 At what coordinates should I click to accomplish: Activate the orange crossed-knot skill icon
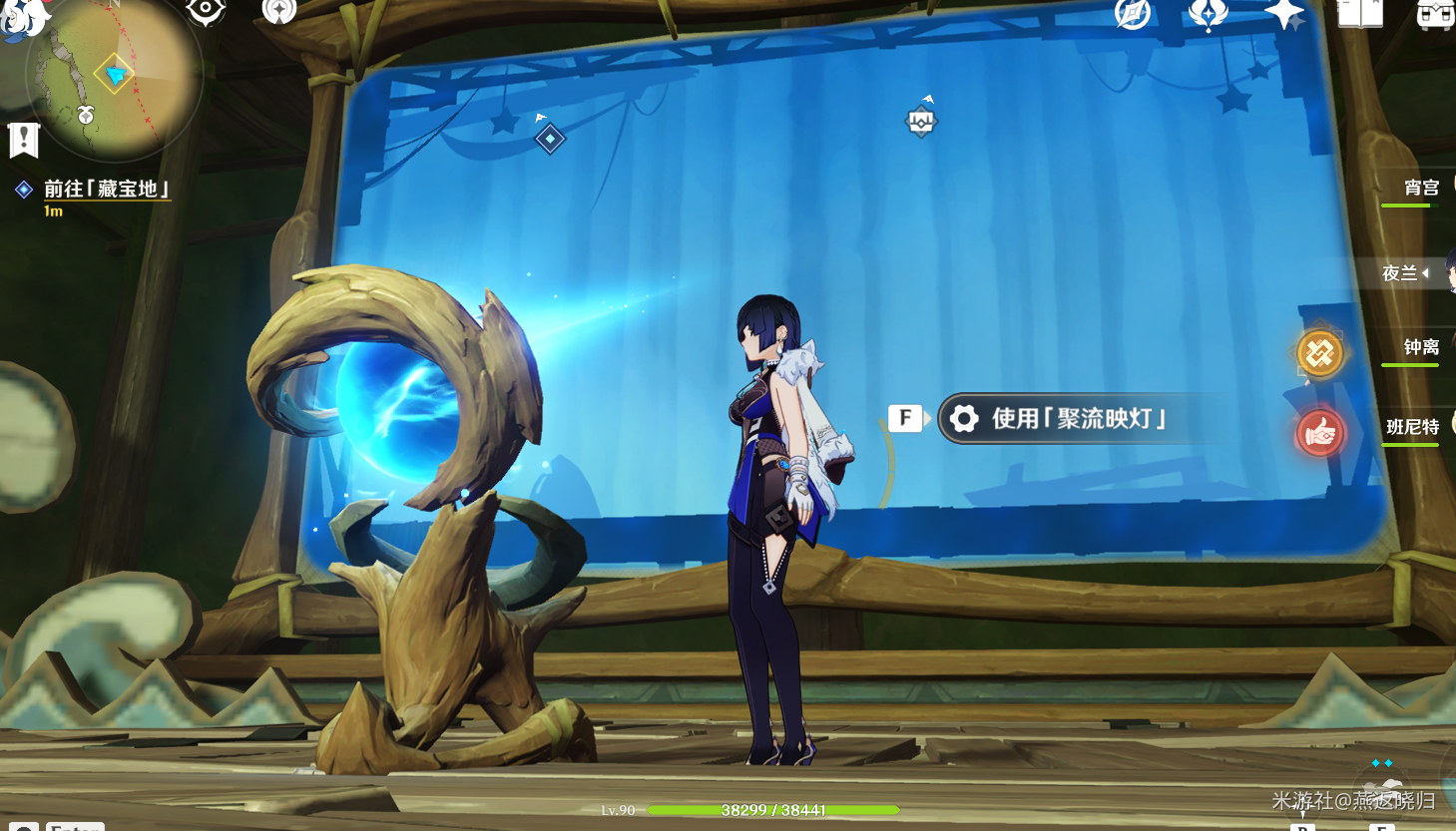pos(1319,353)
